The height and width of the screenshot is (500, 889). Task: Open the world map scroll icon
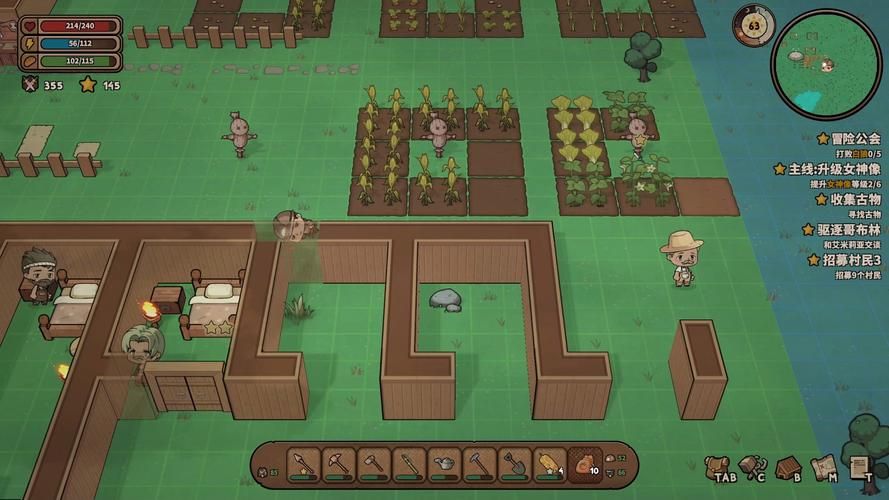823,465
